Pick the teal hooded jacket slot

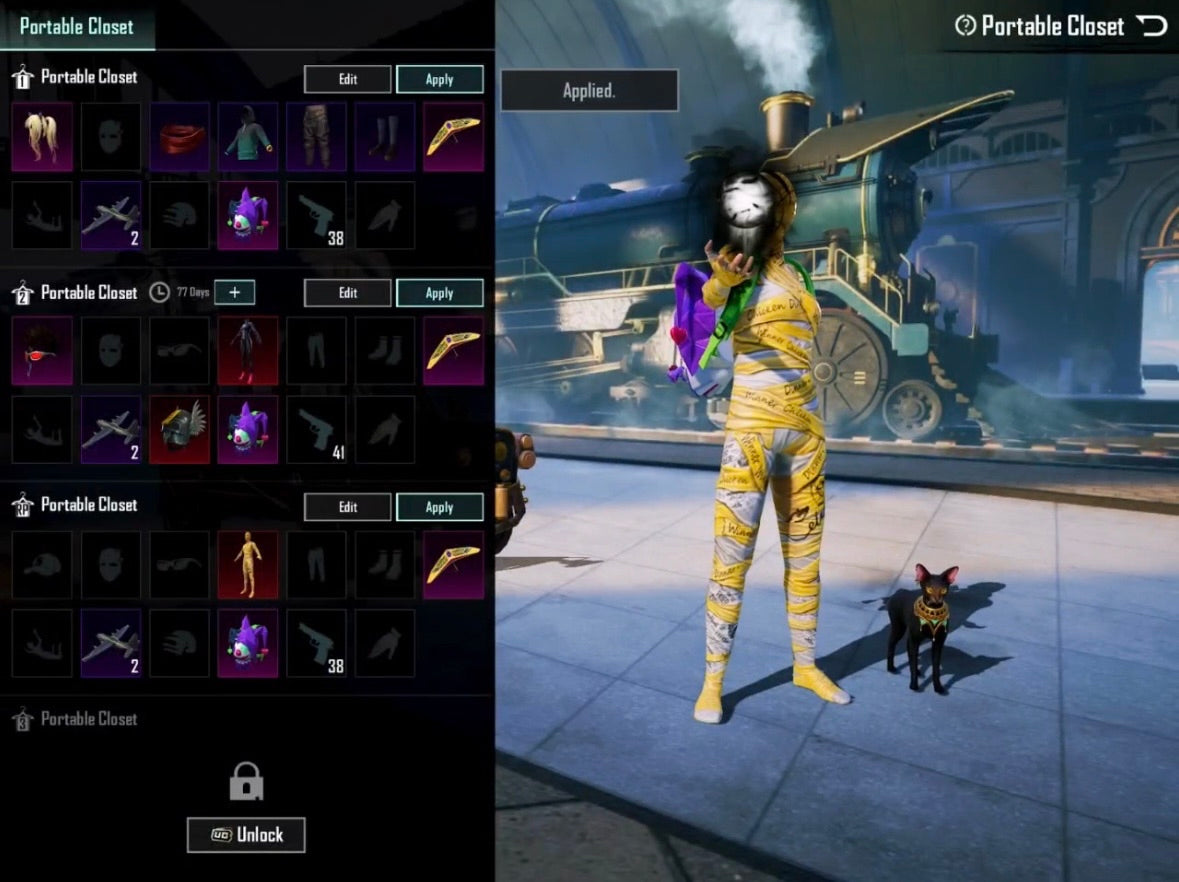pos(248,136)
